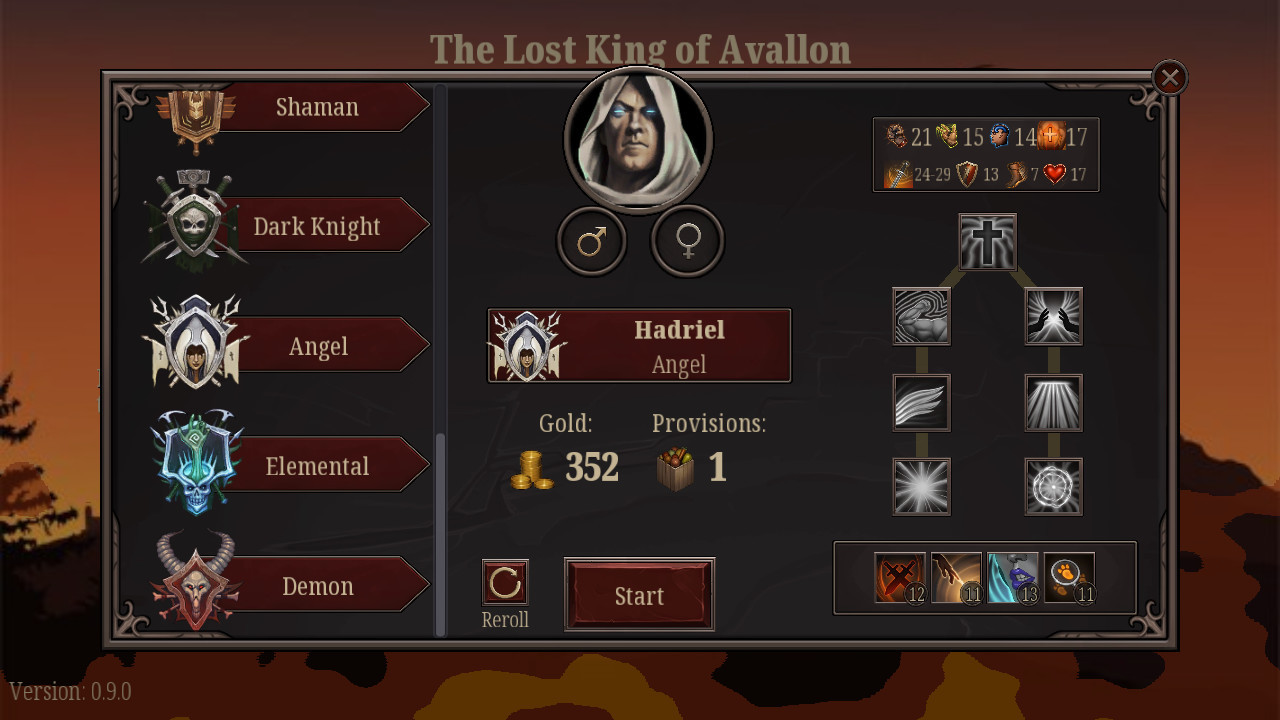Select the praying hands talent node
Viewport: 1280px width, 720px height.
tap(1053, 316)
